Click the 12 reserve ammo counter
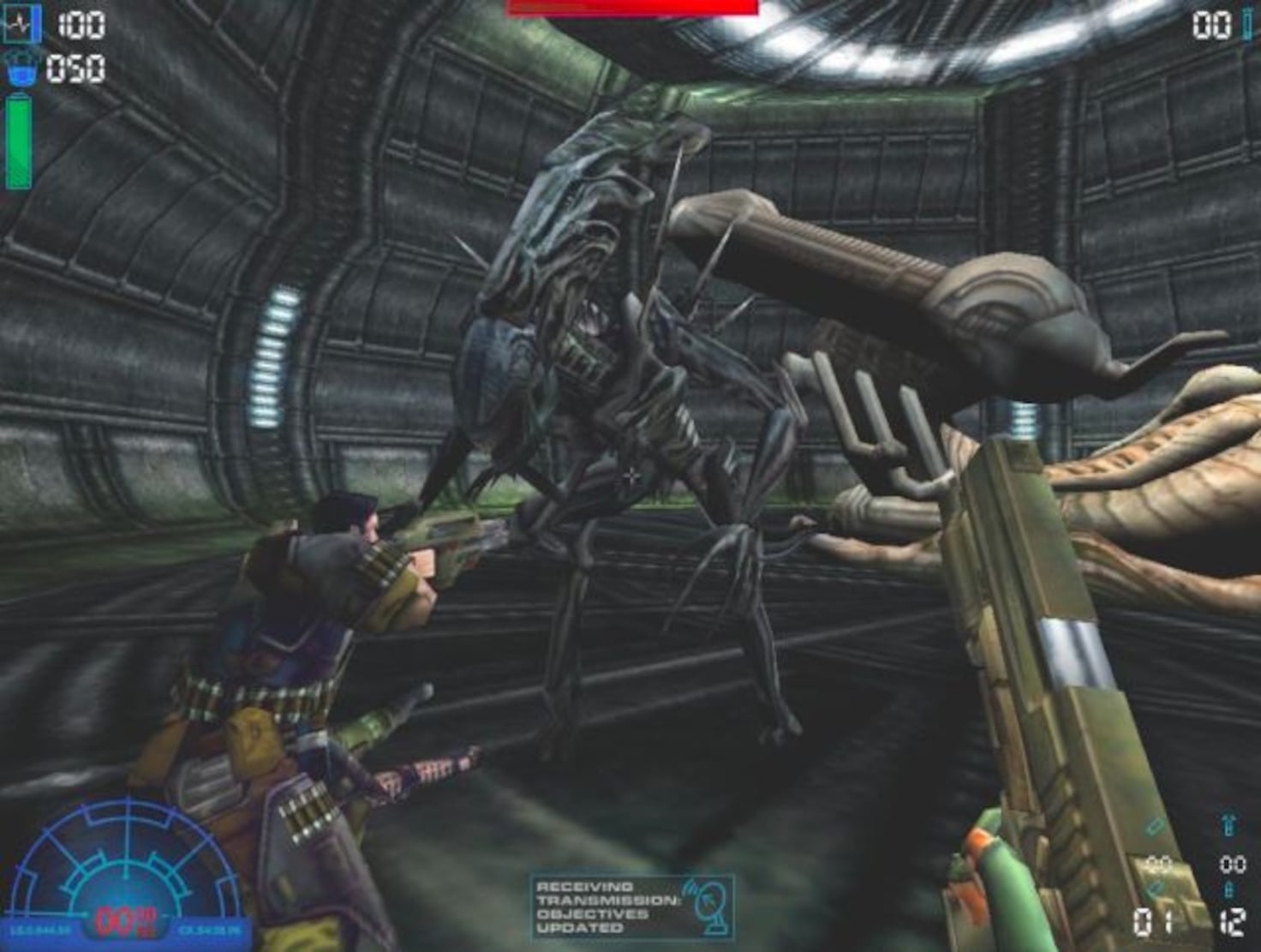1261x952 pixels. pos(1233,921)
